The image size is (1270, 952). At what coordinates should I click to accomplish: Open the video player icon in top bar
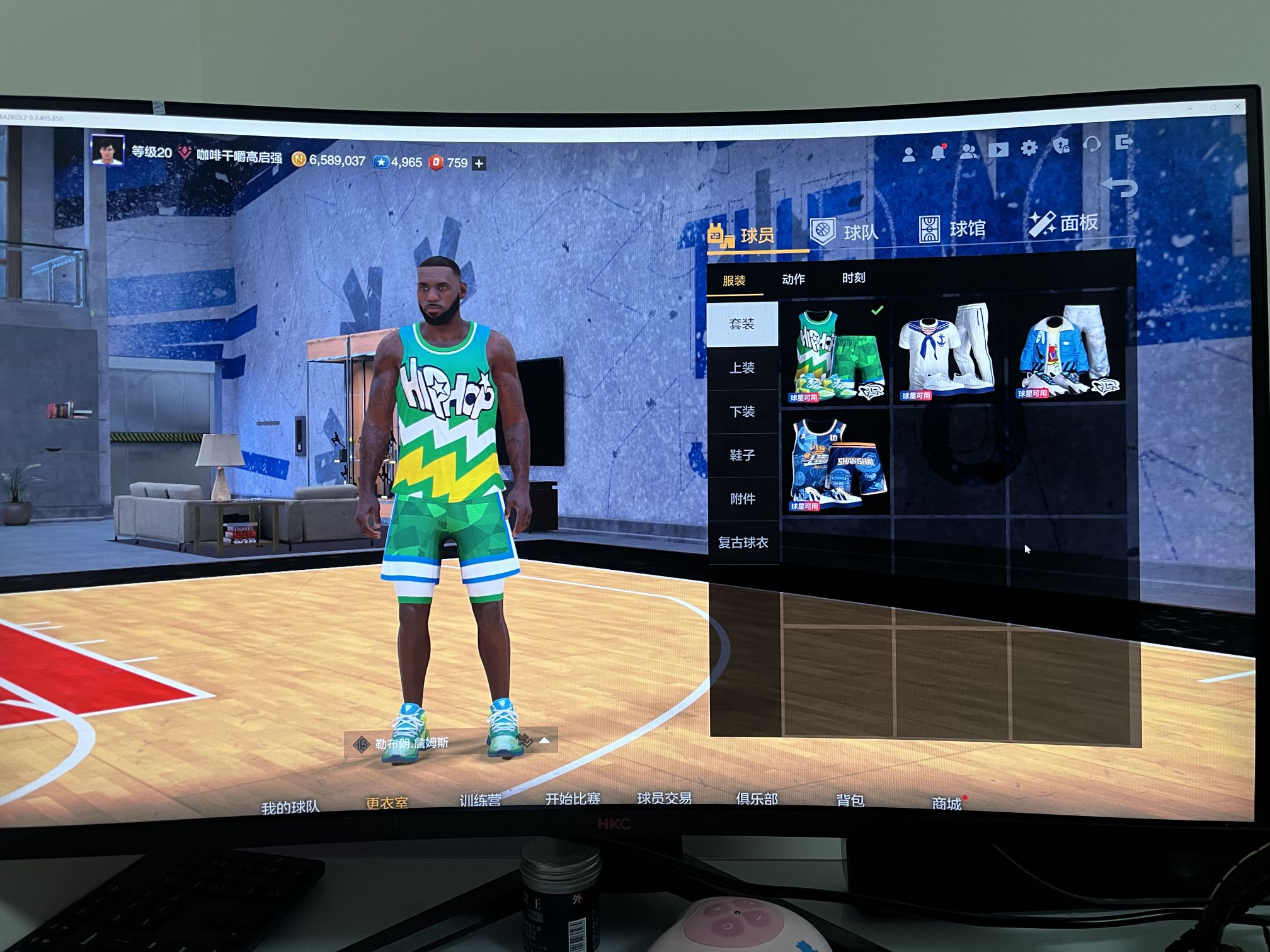[x=999, y=150]
